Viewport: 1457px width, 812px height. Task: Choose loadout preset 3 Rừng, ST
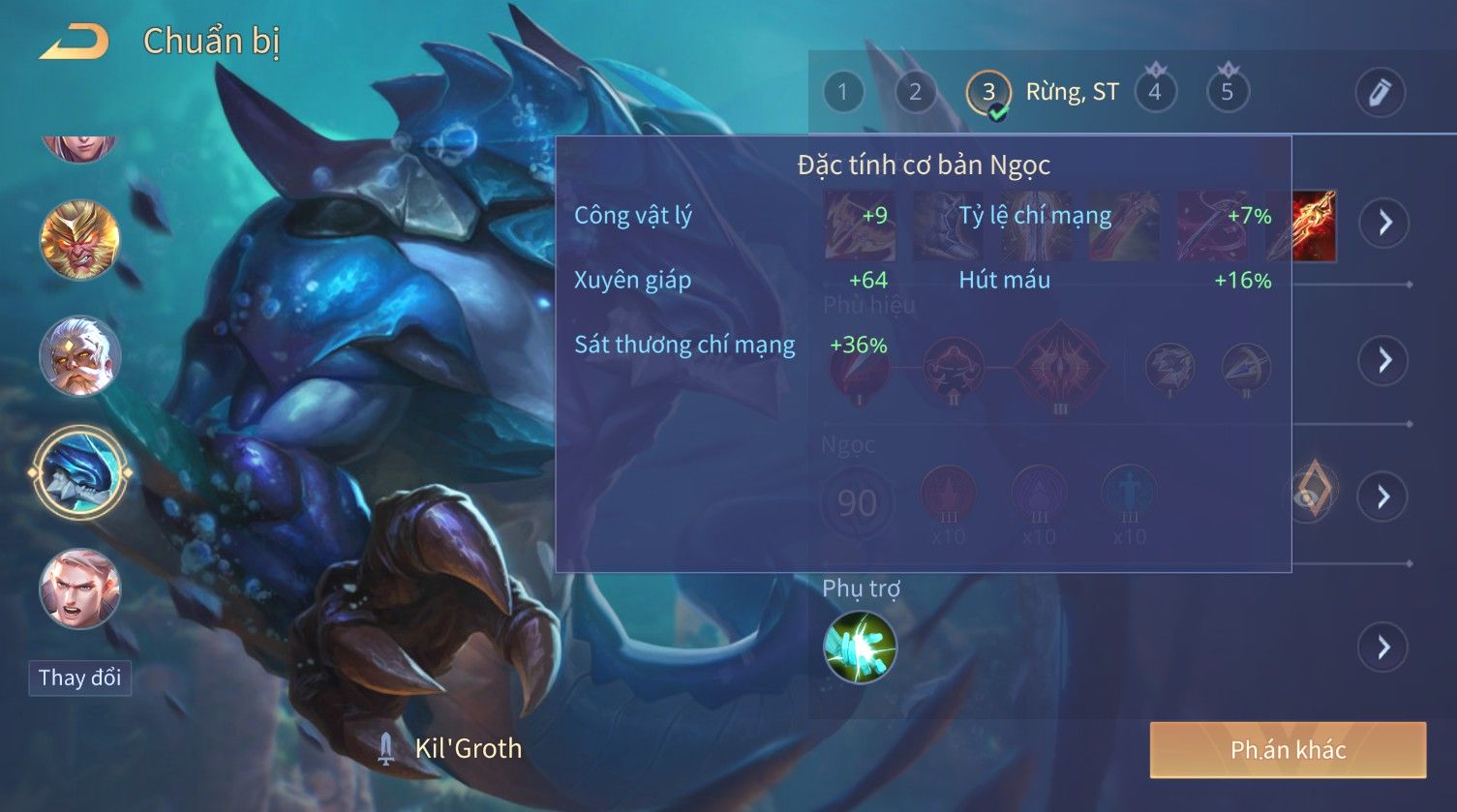click(x=988, y=92)
